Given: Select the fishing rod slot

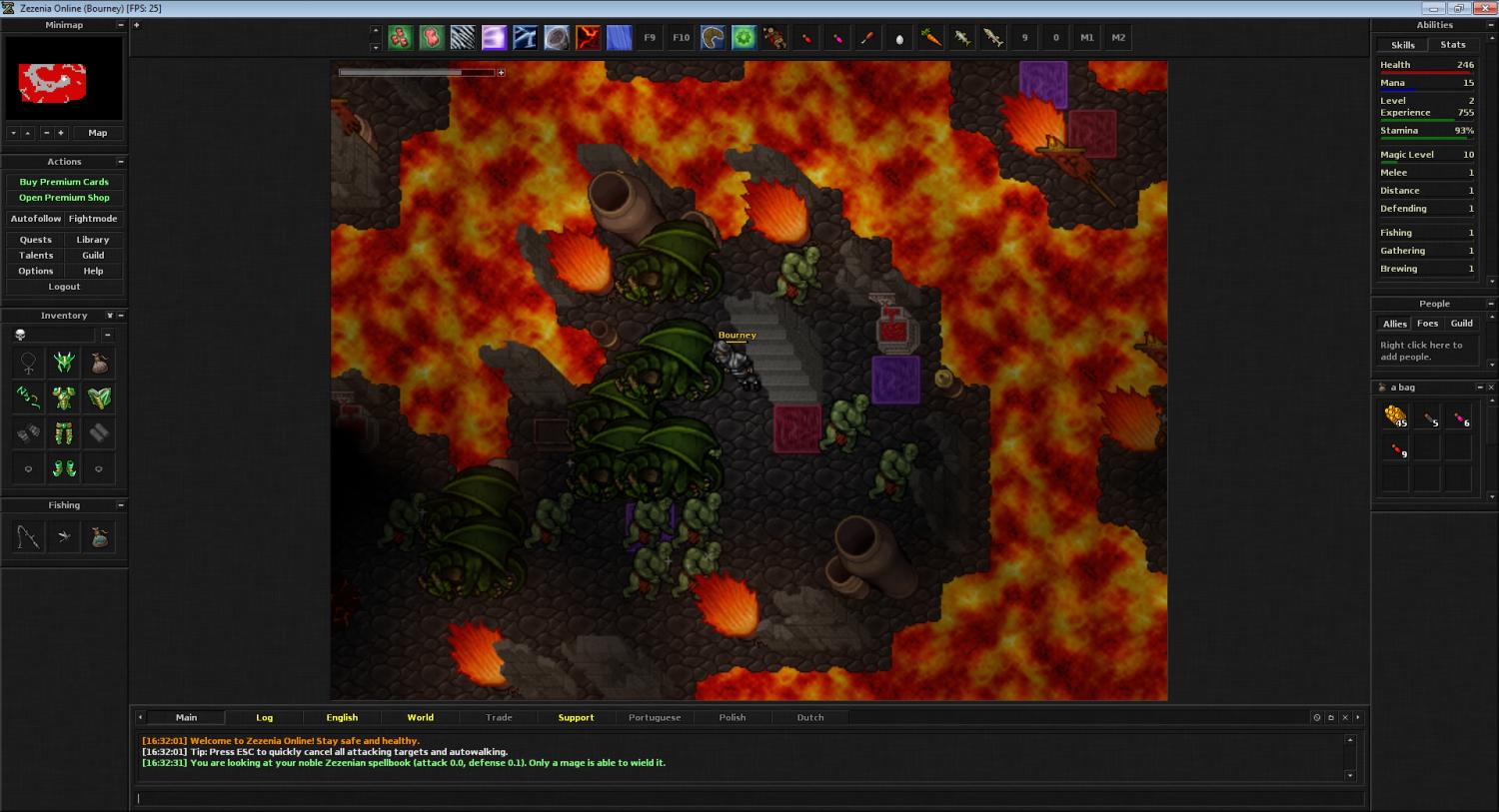Looking at the screenshot, I should pos(28,537).
